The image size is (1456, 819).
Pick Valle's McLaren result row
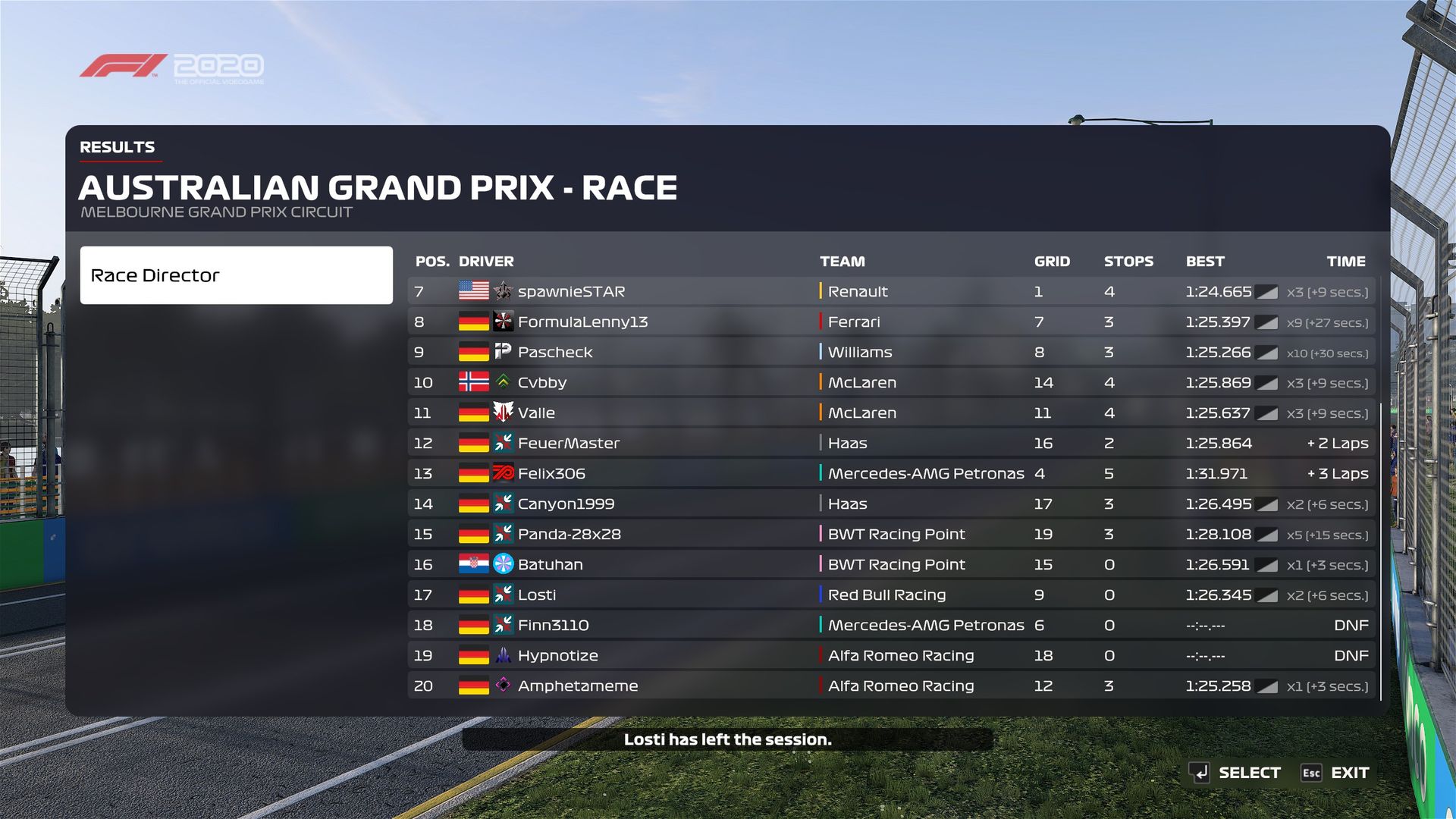click(x=890, y=413)
